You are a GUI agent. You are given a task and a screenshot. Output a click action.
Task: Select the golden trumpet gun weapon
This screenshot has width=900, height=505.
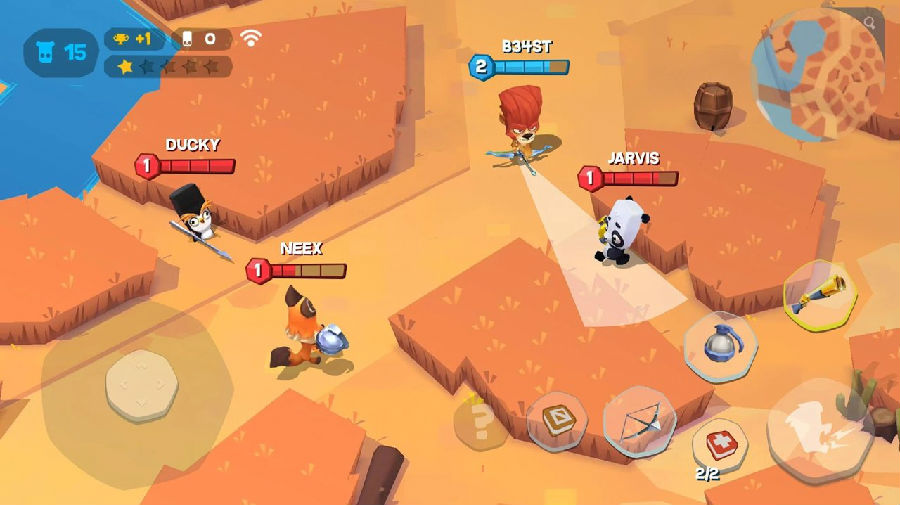tap(820, 296)
